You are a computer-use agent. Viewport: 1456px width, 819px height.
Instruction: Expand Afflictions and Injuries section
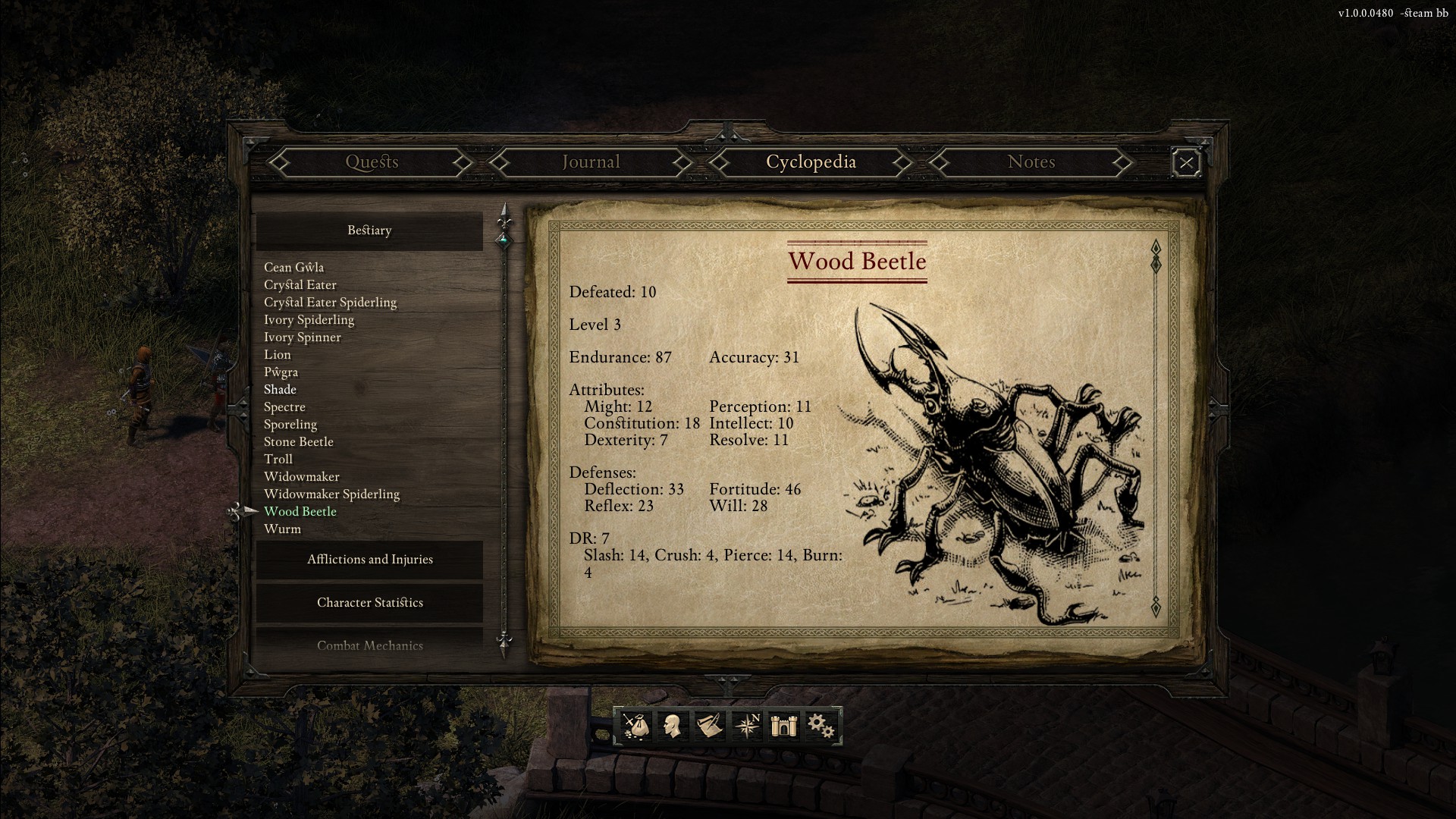point(369,560)
